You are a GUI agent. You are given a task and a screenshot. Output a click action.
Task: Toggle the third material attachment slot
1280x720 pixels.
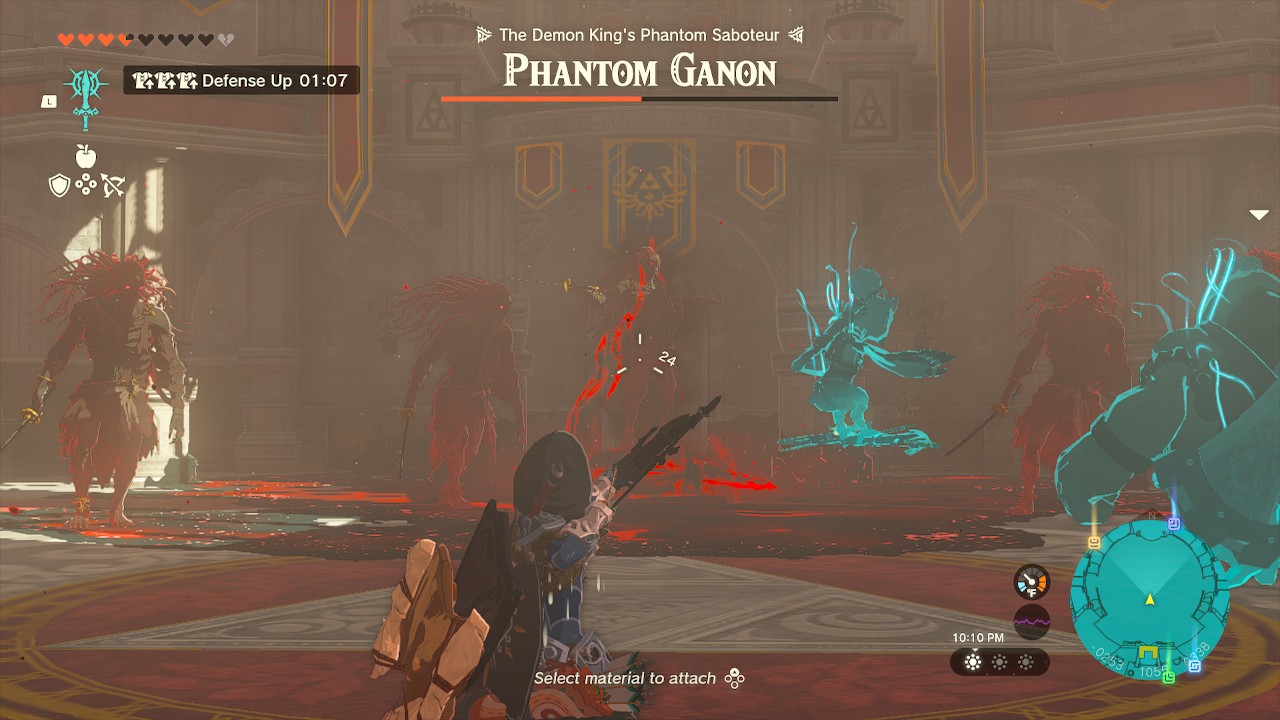(1026, 662)
